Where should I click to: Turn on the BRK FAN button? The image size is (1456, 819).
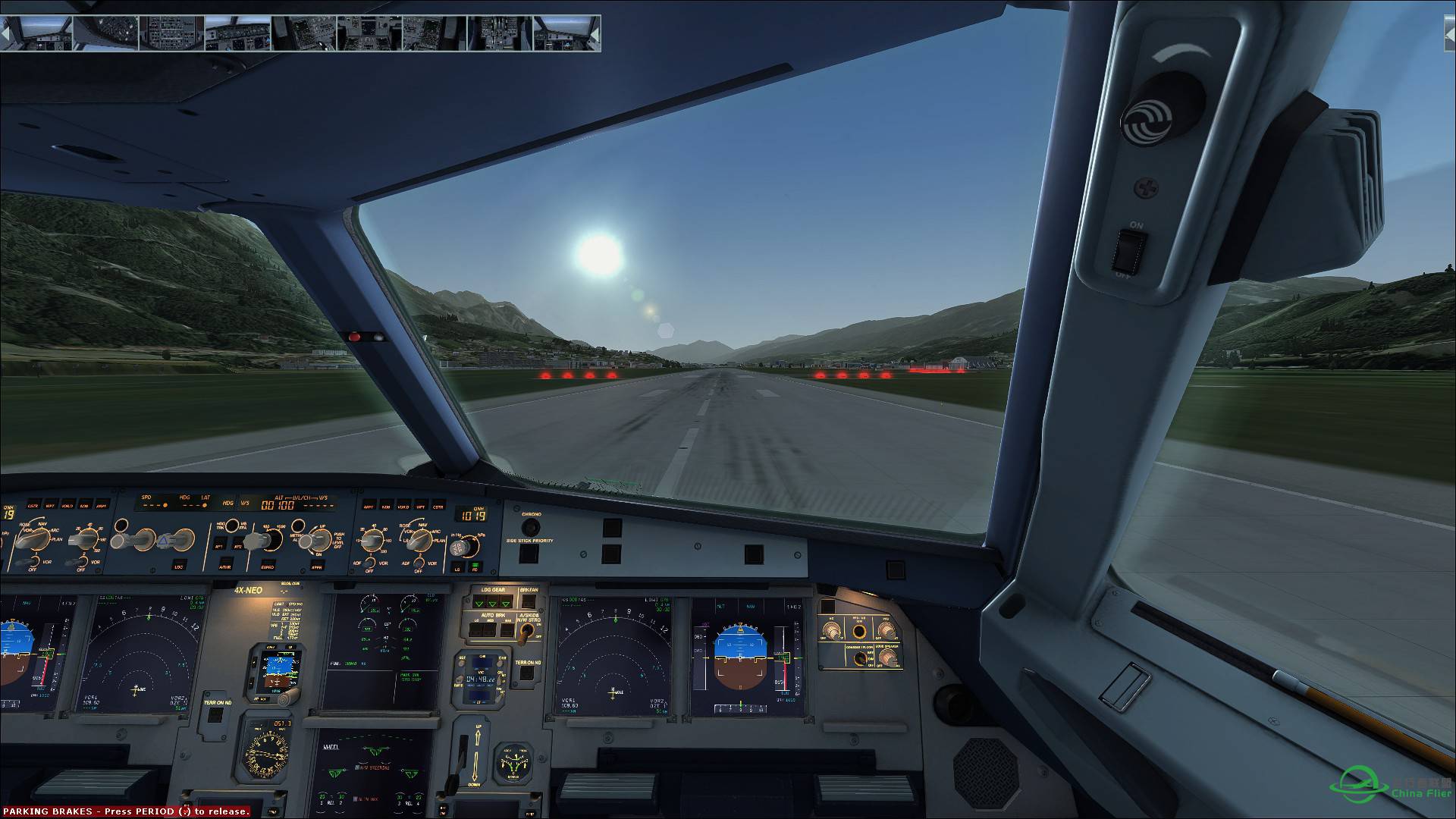pyautogui.click(x=528, y=602)
